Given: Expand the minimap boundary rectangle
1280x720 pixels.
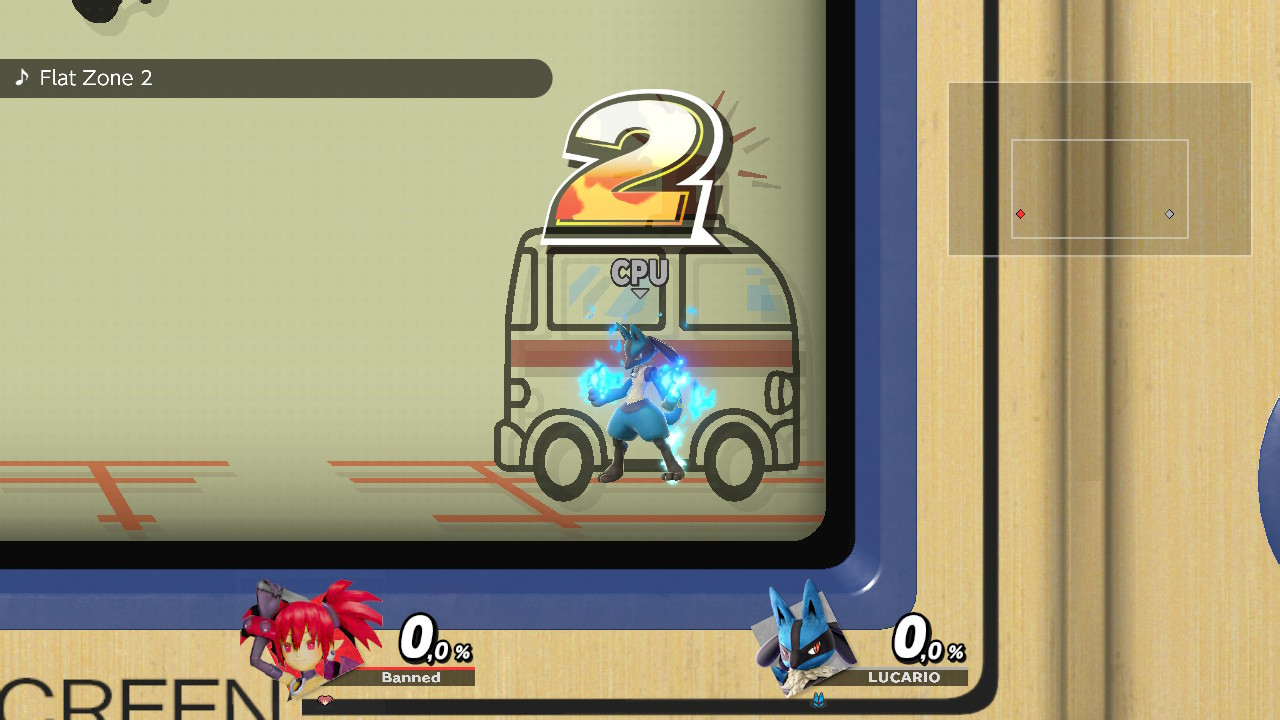Looking at the screenshot, I should coord(1099,188).
